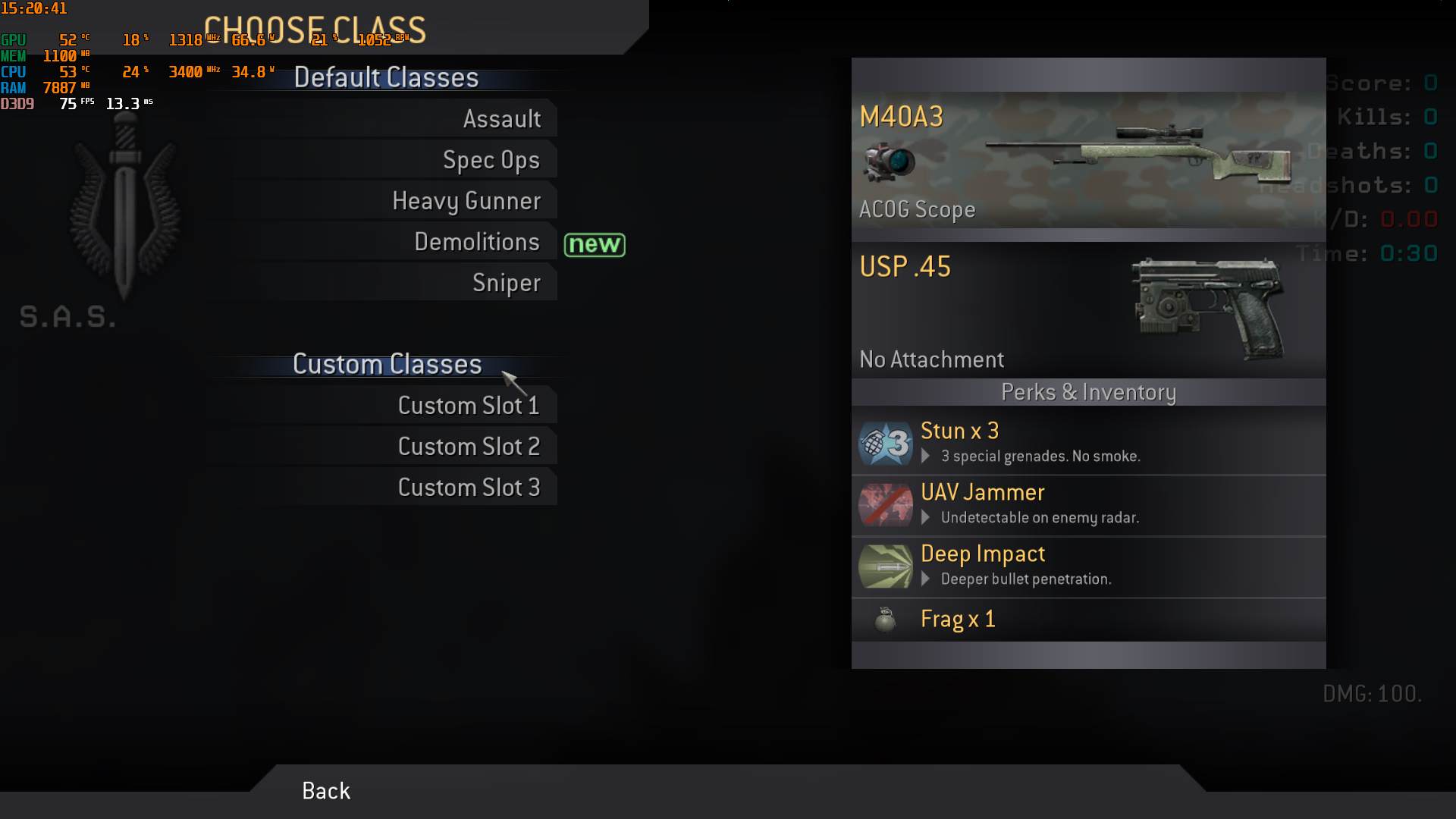Viewport: 1456px width, 819px height.
Task: Go Back from class selection
Action: [x=326, y=791]
